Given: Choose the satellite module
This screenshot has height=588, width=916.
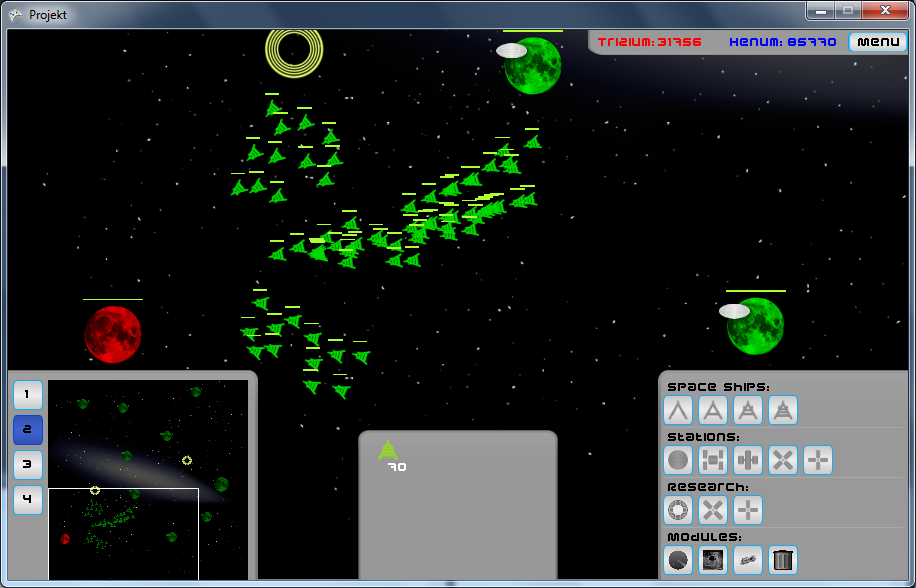Looking at the screenshot, I should [748, 560].
